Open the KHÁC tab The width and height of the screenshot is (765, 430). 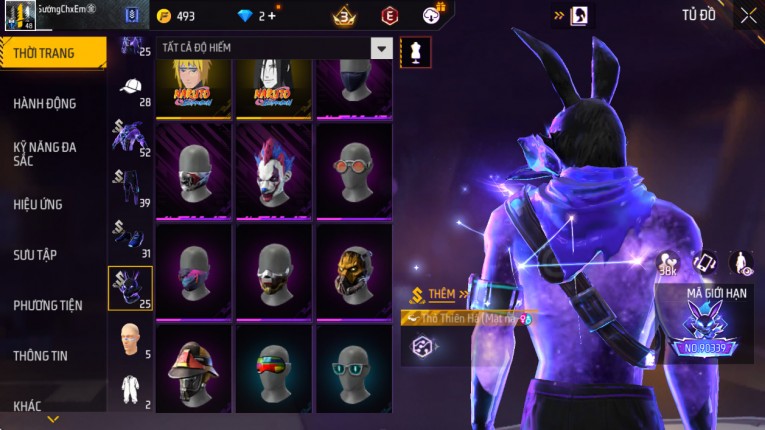(x=28, y=406)
